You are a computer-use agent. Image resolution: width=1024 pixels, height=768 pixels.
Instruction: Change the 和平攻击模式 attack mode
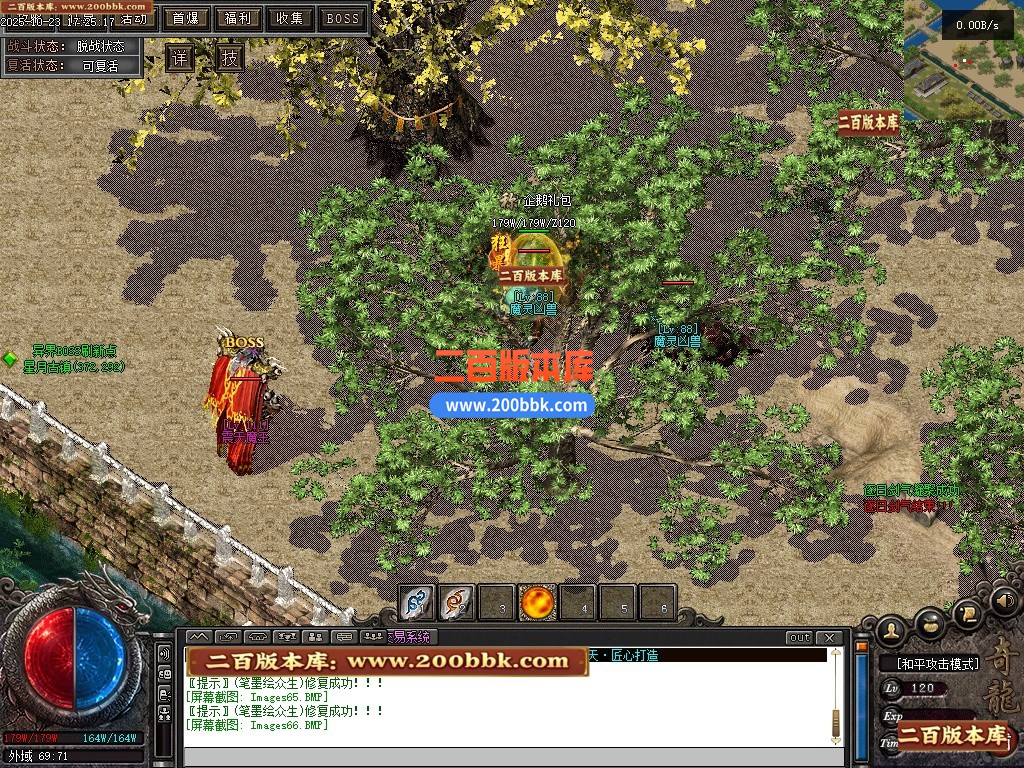pyautogui.click(x=930, y=663)
